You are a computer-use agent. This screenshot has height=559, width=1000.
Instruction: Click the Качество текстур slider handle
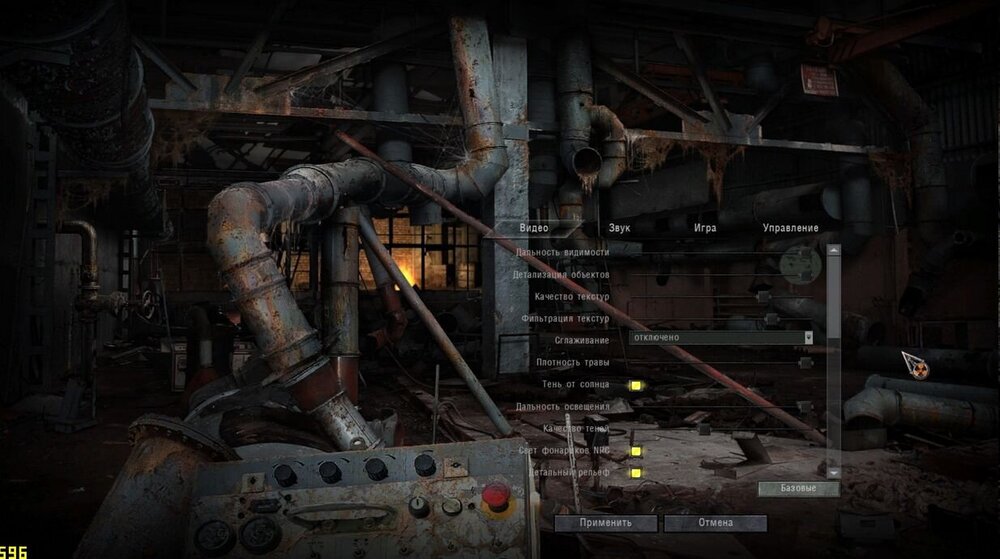tap(763, 296)
